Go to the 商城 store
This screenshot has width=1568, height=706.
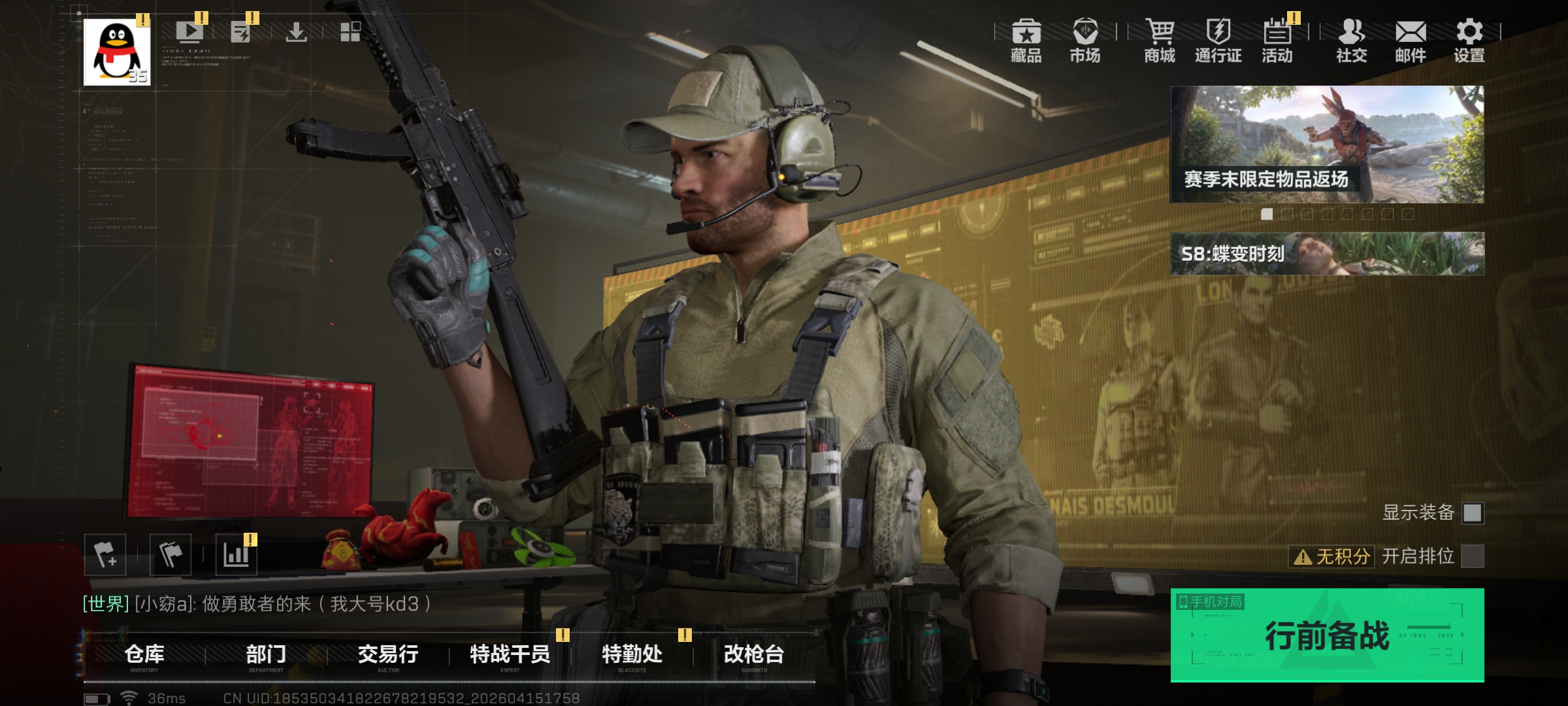point(1160,41)
